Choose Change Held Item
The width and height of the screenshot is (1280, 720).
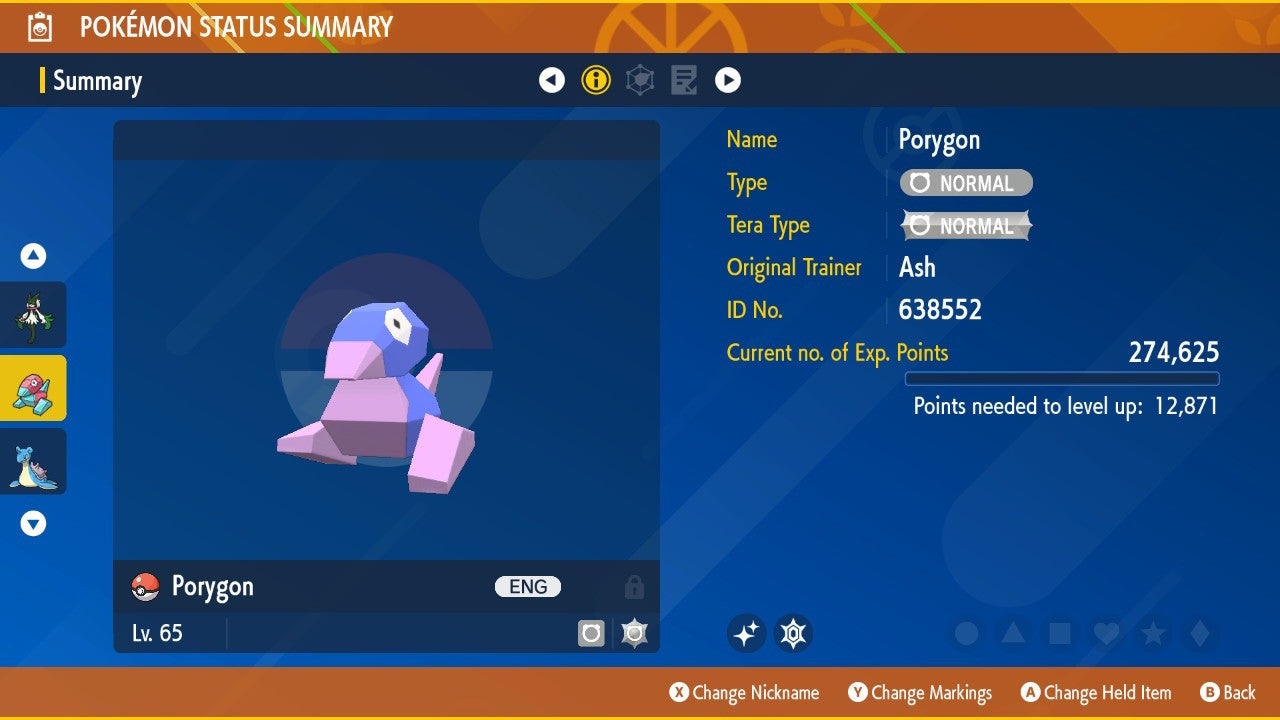[x=1095, y=692]
